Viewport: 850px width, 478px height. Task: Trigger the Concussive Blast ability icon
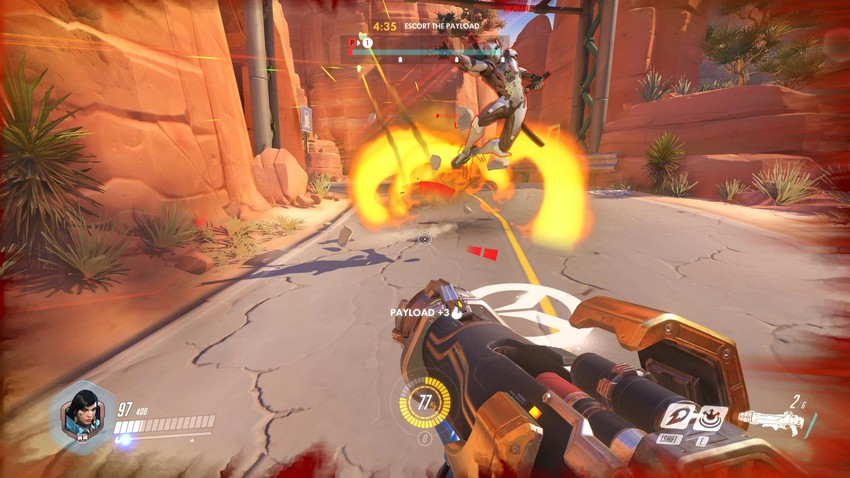point(712,416)
